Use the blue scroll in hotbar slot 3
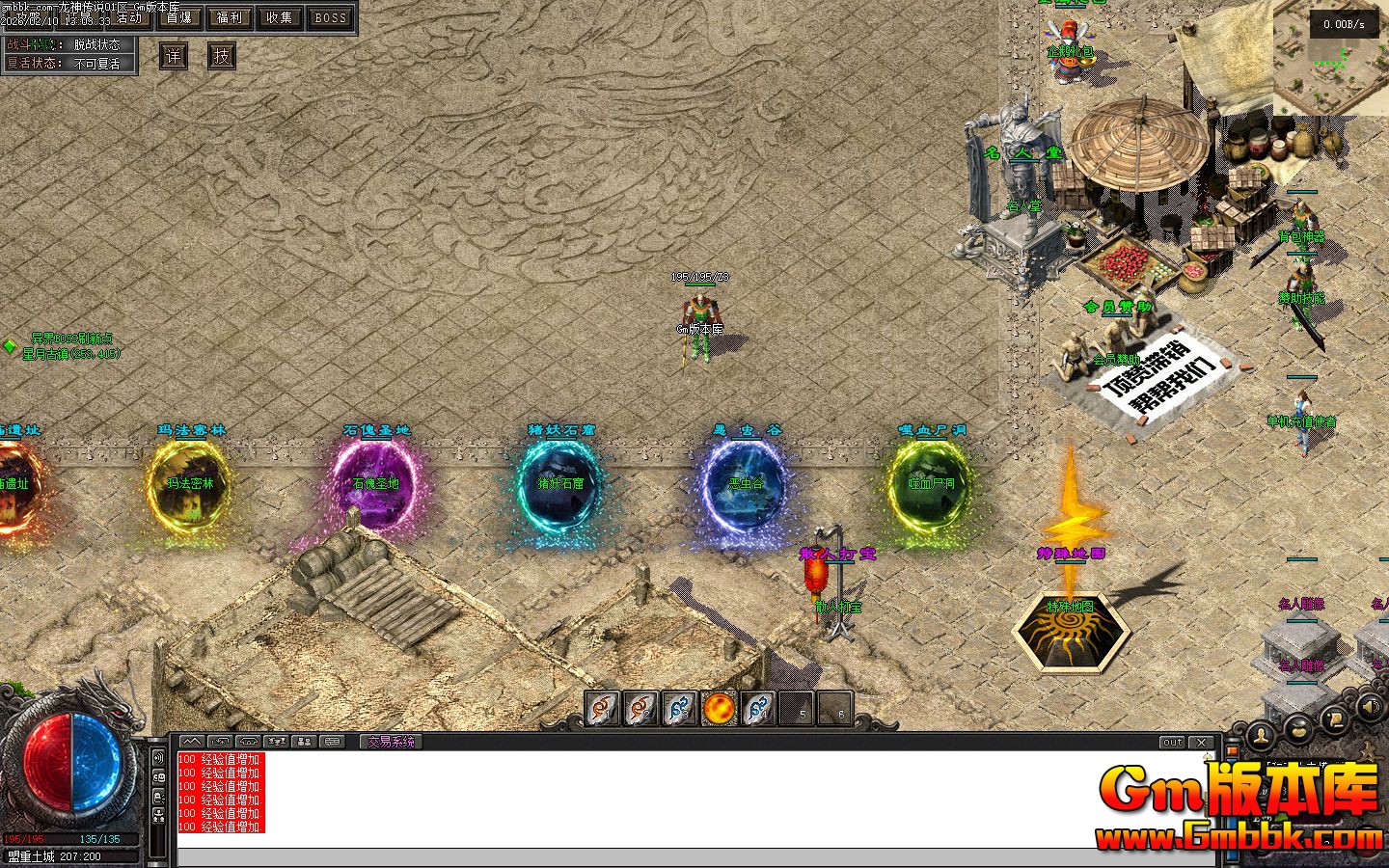The height and width of the screenshot is (868, 1389). pos(679,709)
